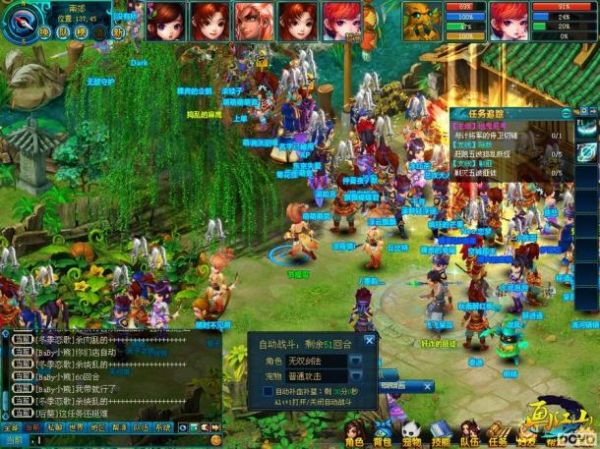Toggle the auto-replenish checkbox
Screen dimensions: 600x449
(x=267, y=391)
